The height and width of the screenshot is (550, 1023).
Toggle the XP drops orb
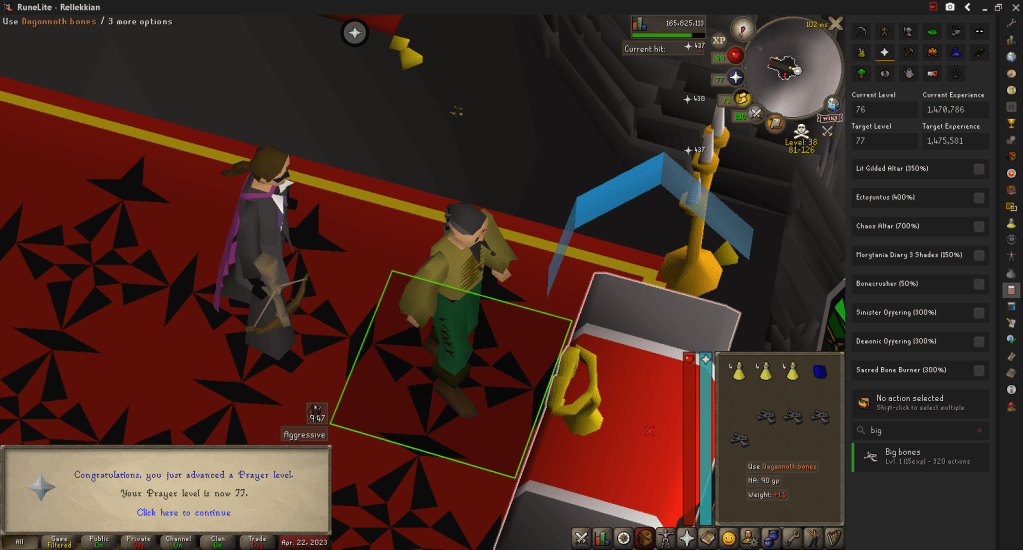click(x=719, y=40)
